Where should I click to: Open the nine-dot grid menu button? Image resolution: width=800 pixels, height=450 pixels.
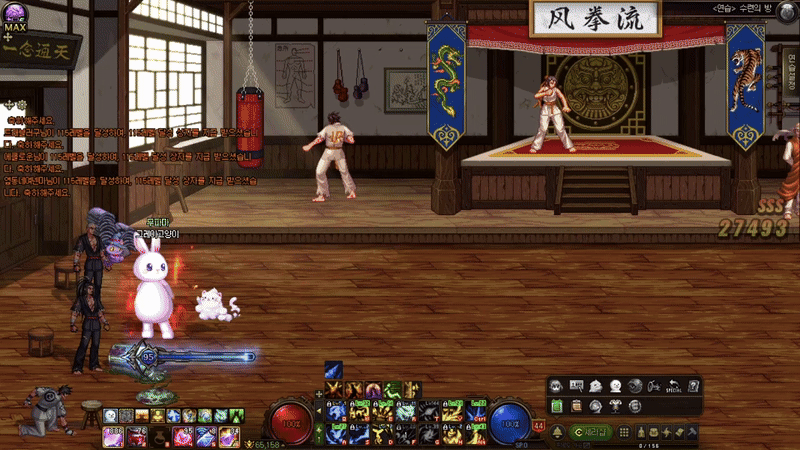coord(626,431)
